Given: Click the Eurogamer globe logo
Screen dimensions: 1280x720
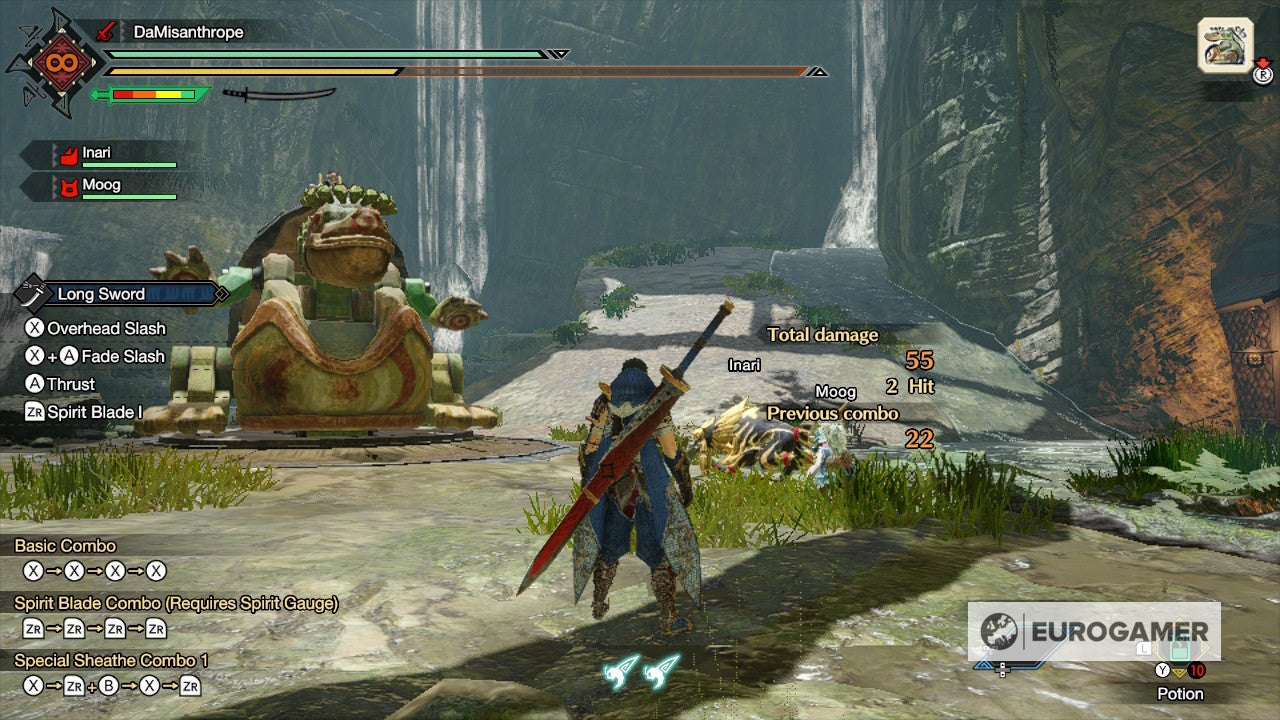Looking at the screenshot, I should (x=998, y=632).
